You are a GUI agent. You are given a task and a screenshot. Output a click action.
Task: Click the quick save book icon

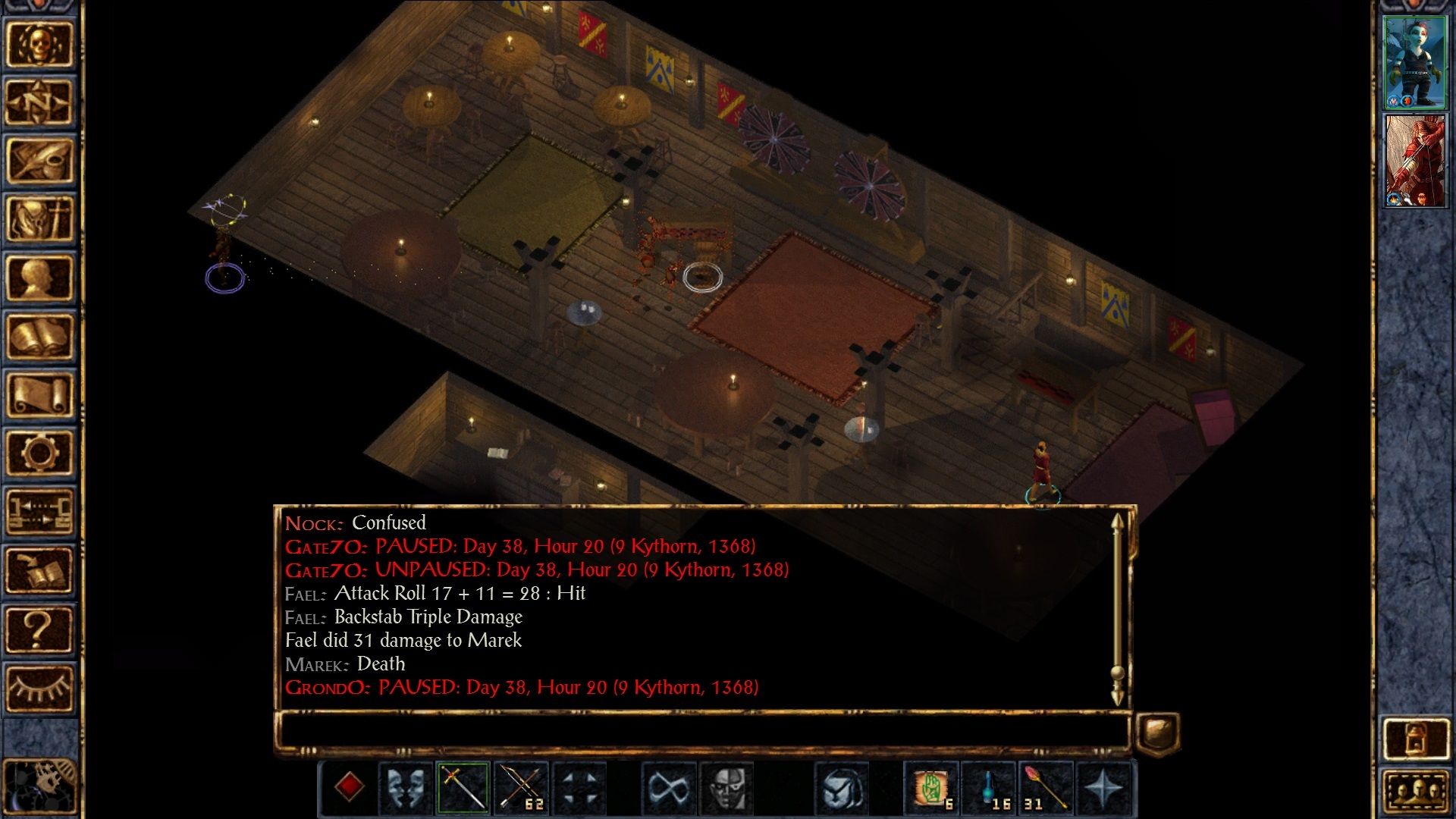(39, 570)
